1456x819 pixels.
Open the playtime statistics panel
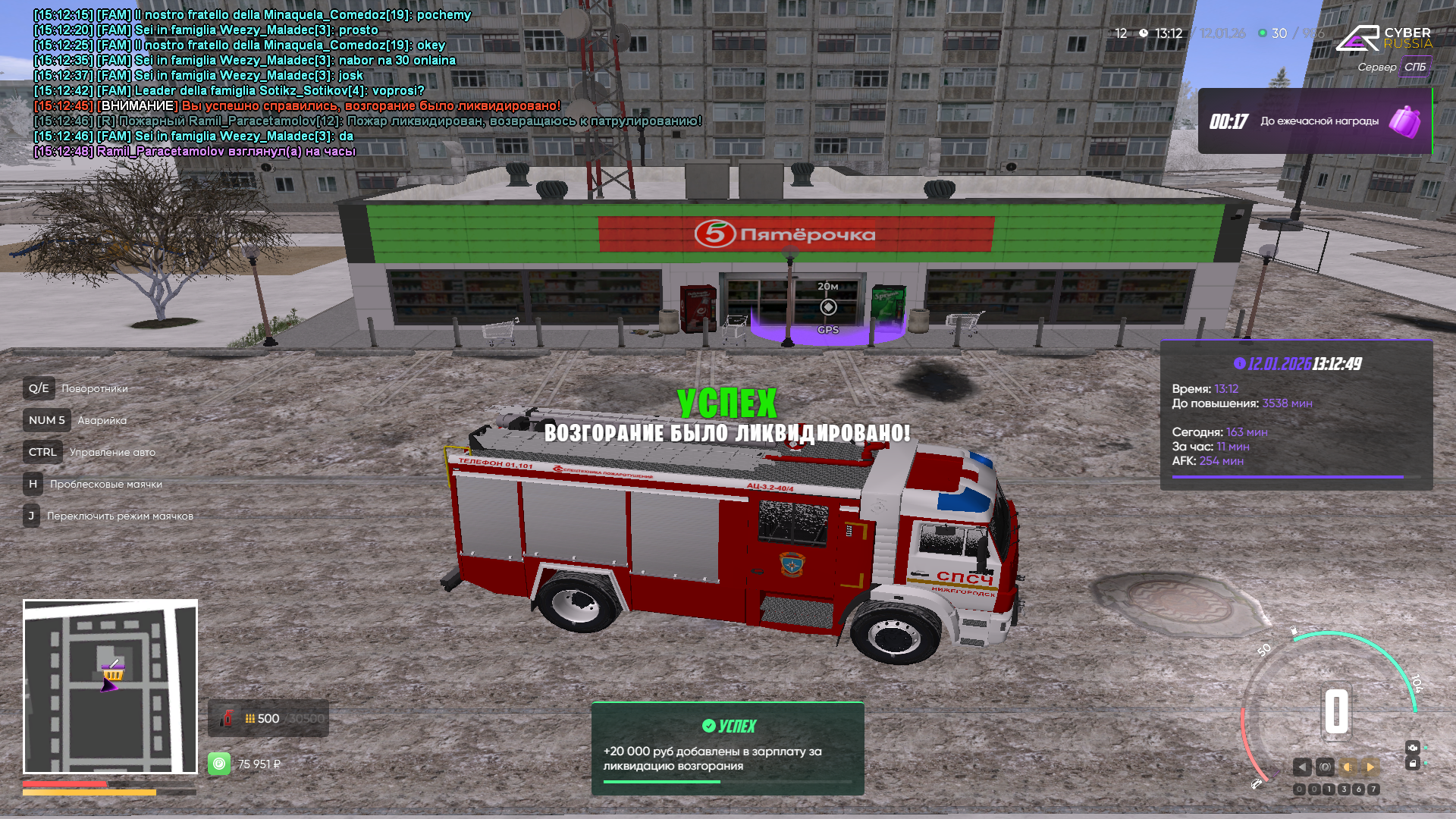tap(1296, 415)
